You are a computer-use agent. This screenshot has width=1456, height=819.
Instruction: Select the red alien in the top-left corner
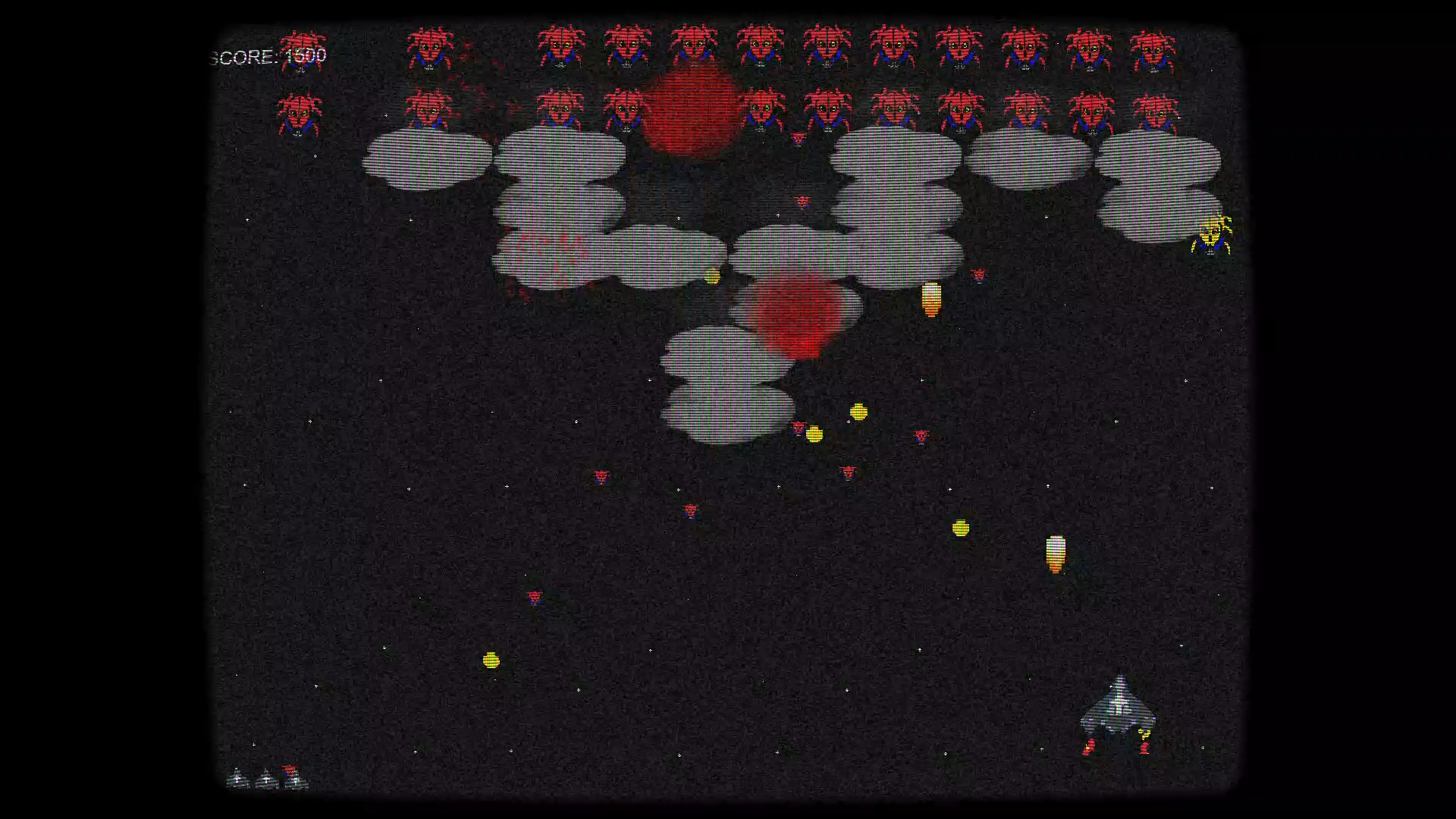pos(300,49)
